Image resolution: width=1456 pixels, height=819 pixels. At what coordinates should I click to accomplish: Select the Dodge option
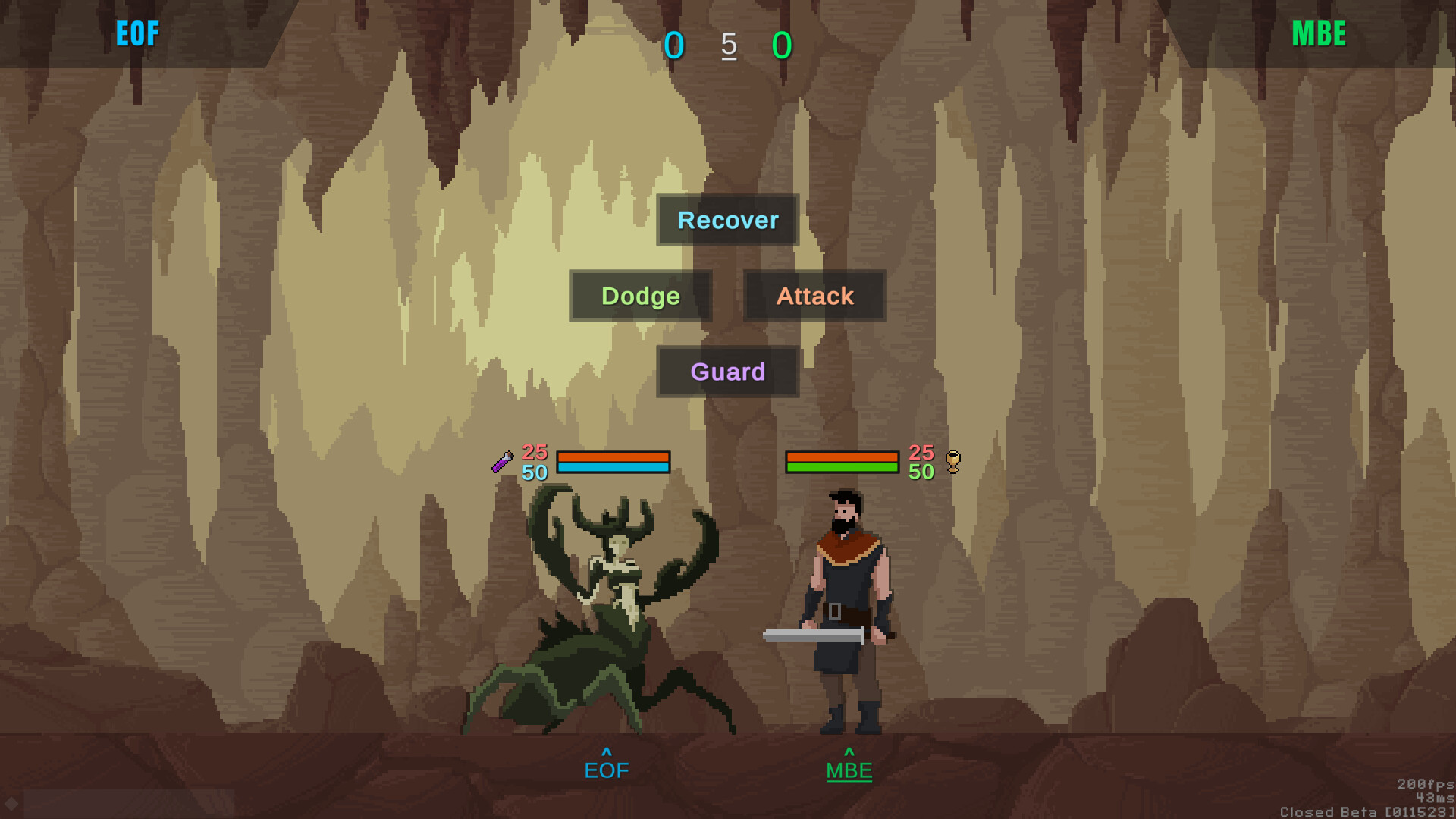click(640, 296)
